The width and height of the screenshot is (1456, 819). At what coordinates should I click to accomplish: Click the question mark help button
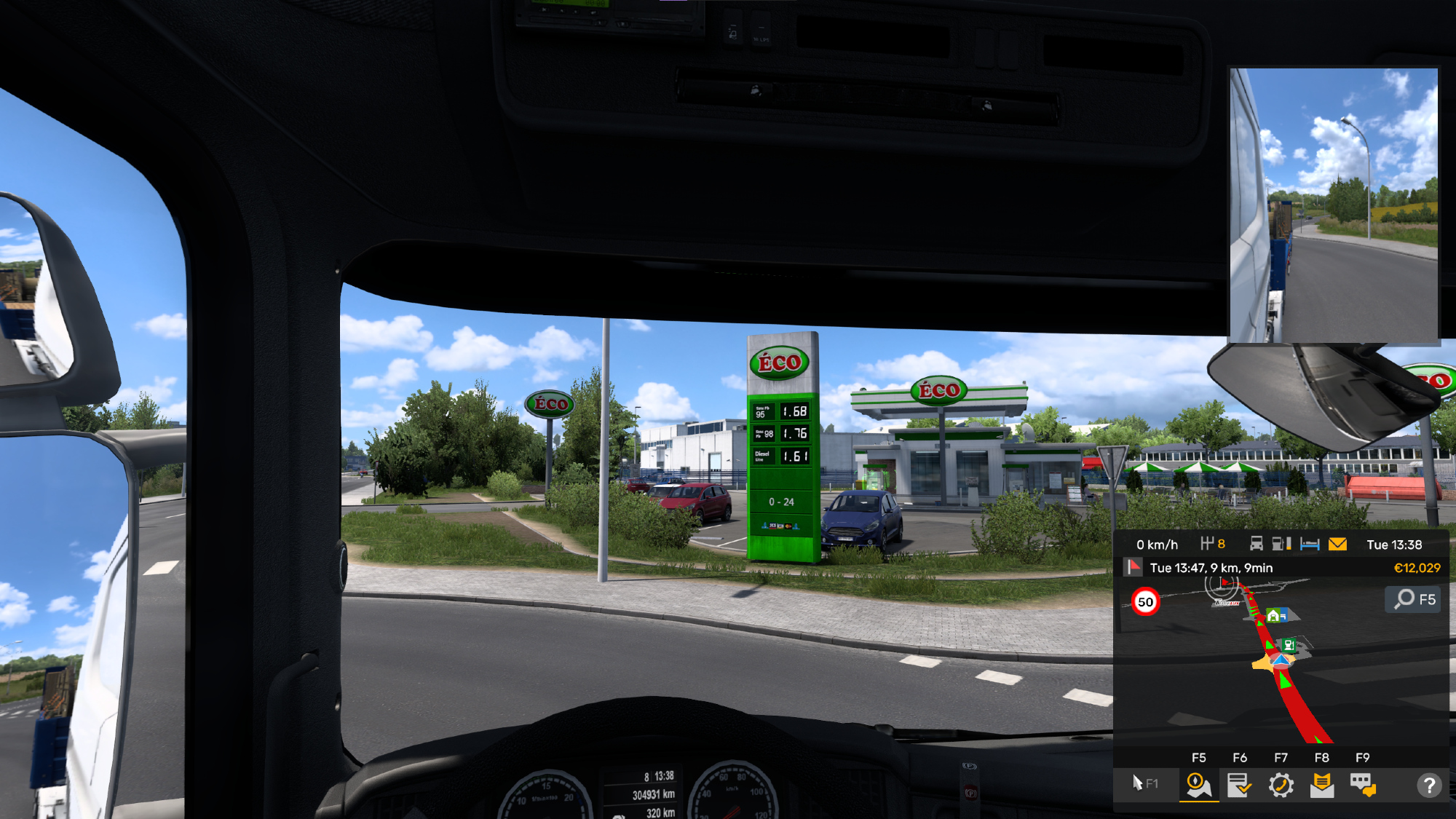1429,786
